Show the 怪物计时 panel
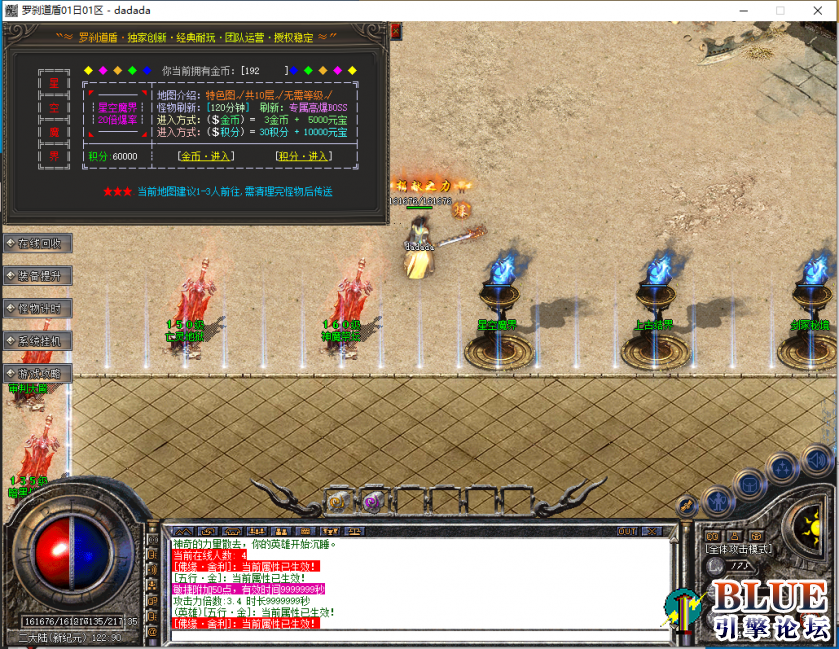Image resolution: width=839 pixels, height=649 pixels. point(38,308)
